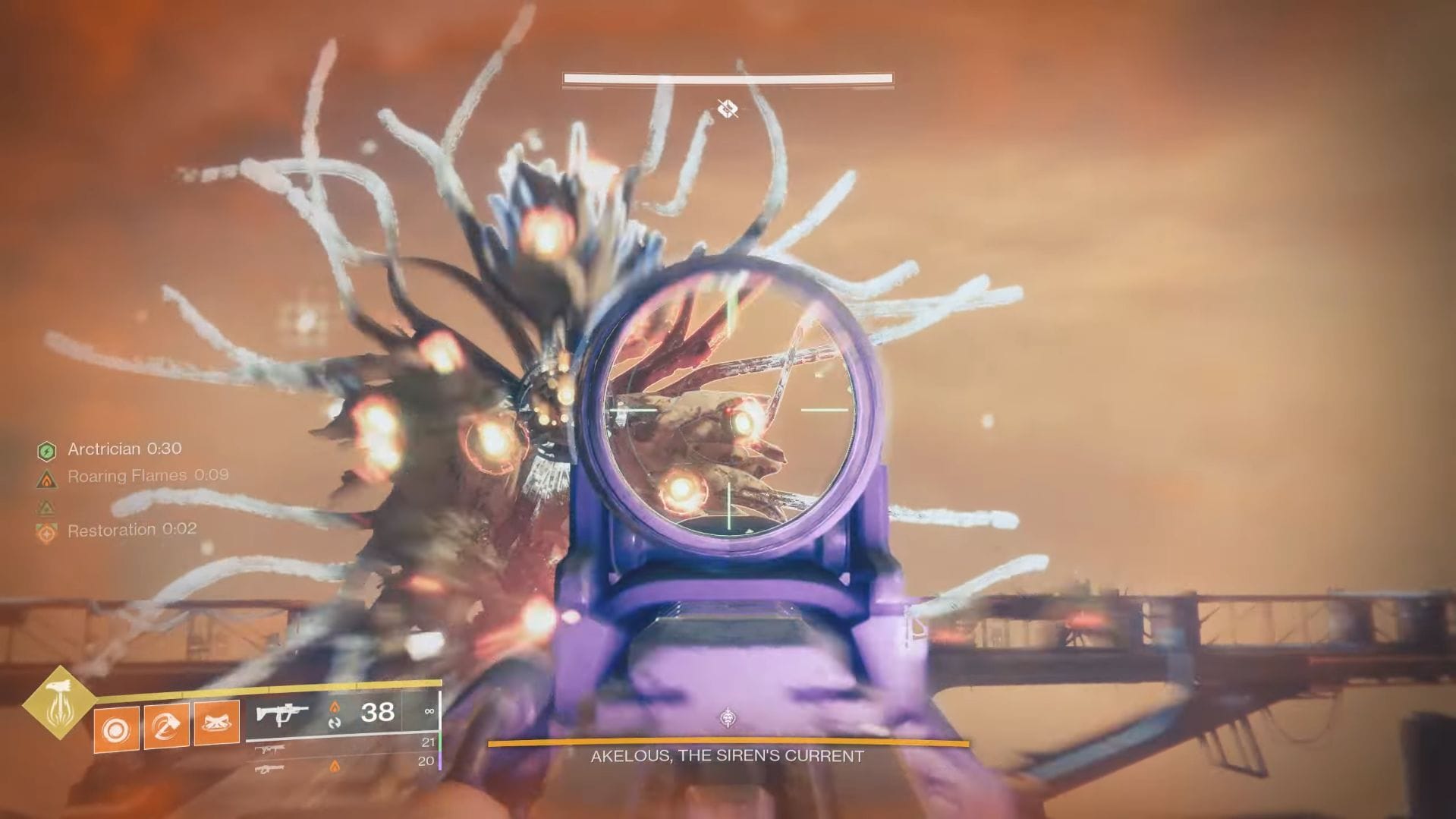Open the boss damage marker above health bar
This screenshot has width=1456, height=819.
click(x=727, y=107)
